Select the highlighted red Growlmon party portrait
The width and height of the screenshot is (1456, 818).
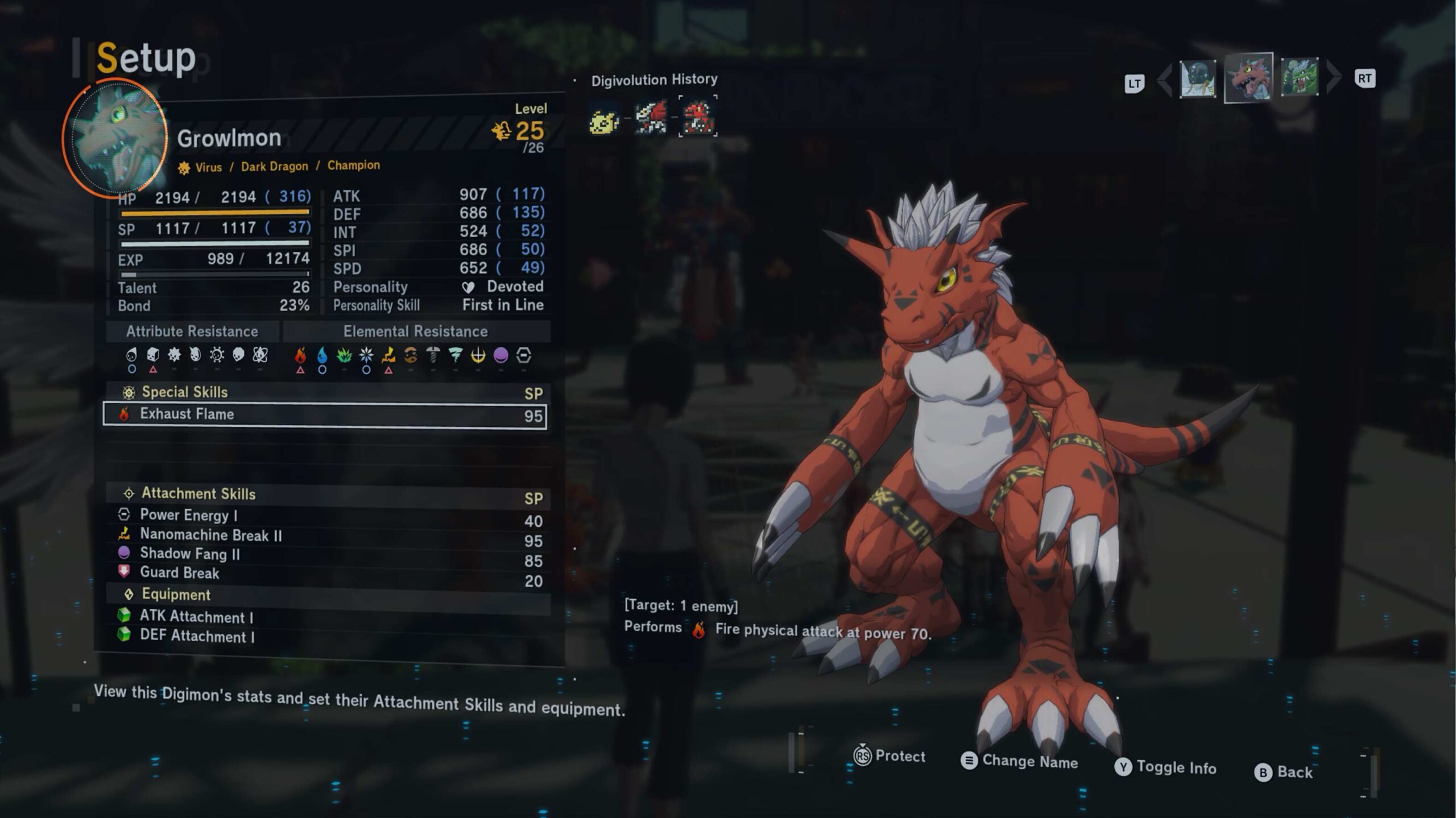pos(1248,78)
